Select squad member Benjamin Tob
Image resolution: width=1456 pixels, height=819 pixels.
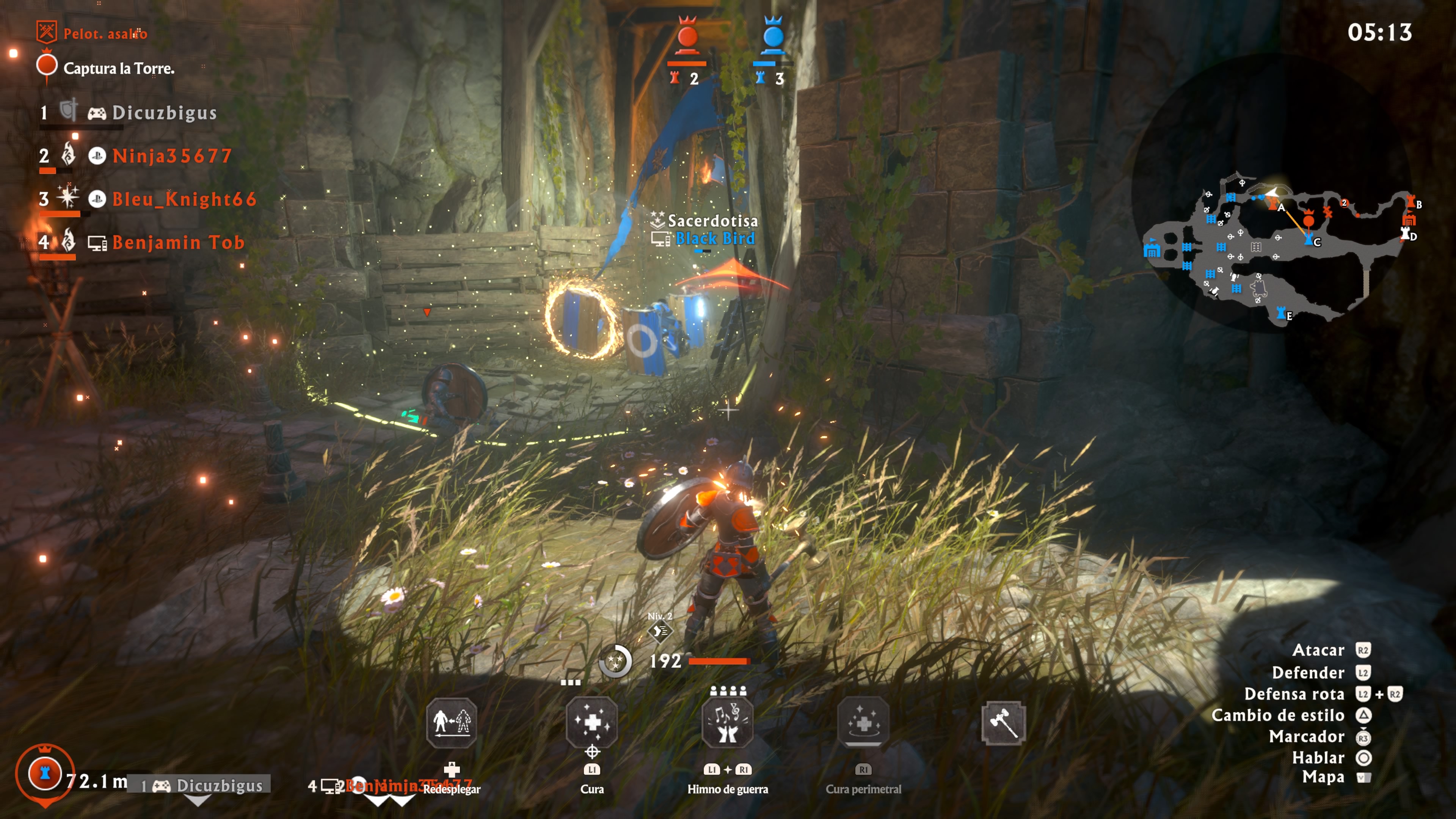178,243
